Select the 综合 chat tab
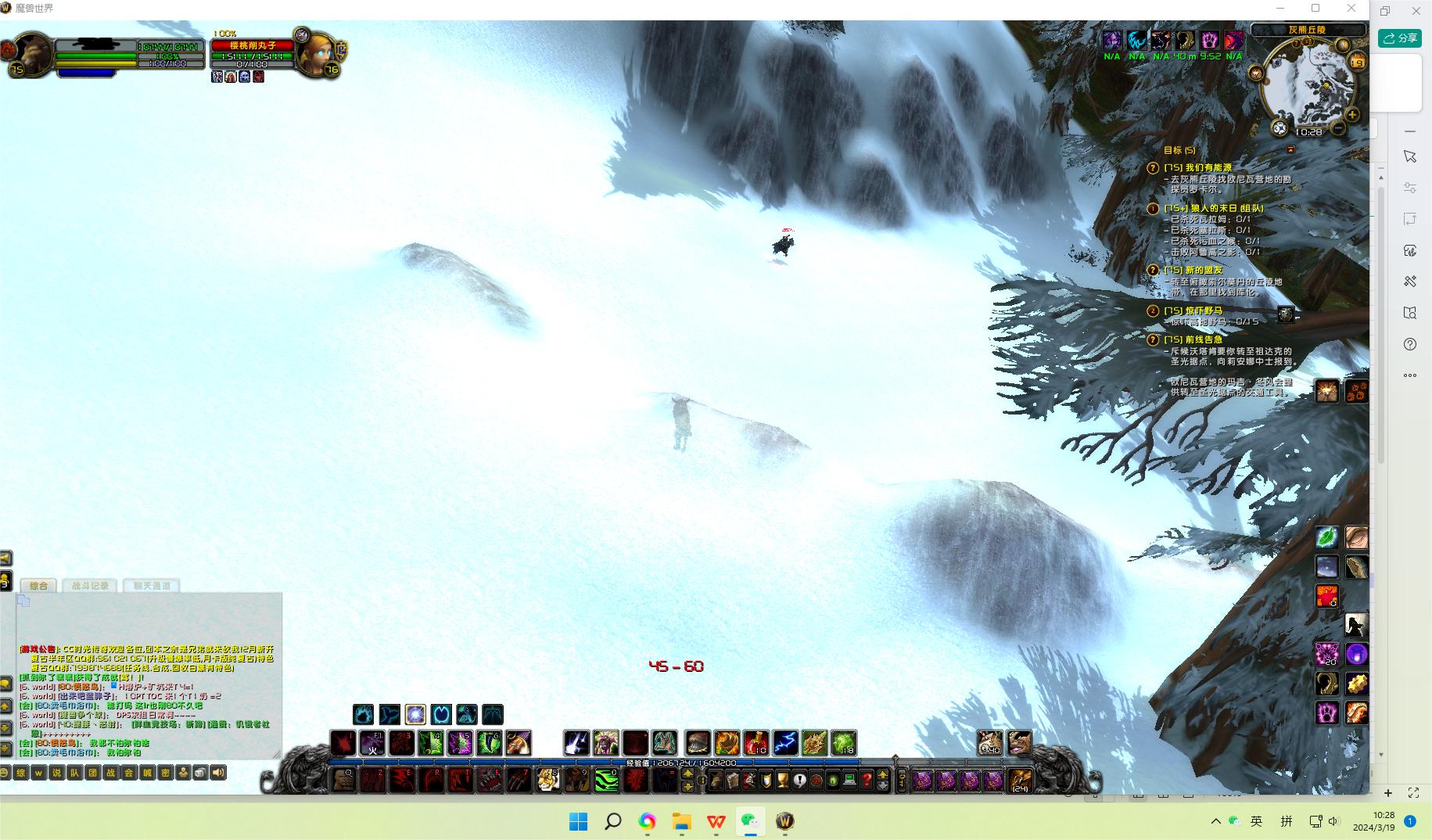The width and height of the screenshot is (1432, 840). (x=38, y=585)
